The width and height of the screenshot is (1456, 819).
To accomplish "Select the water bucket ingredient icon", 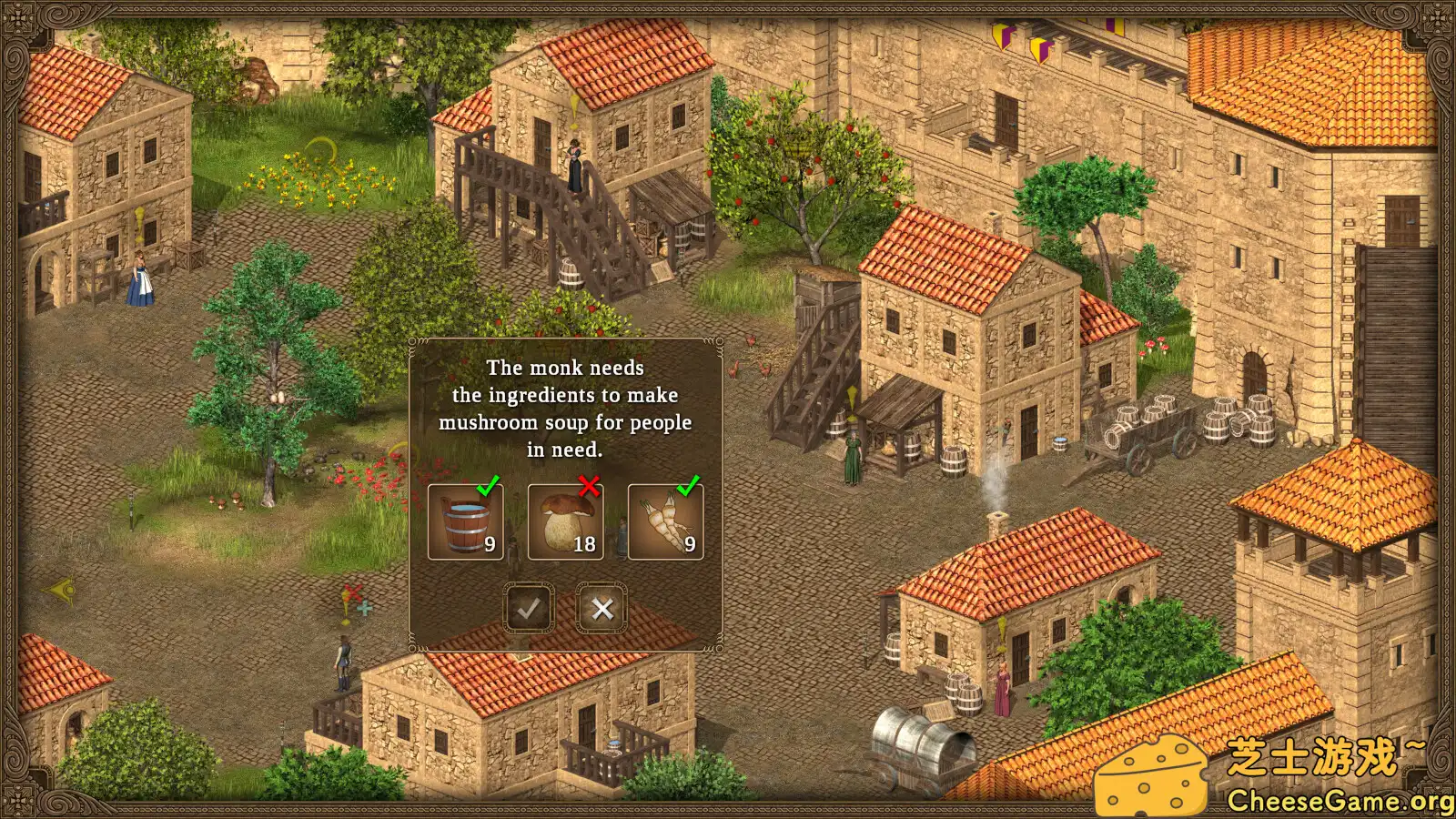I will pos(464,523).
